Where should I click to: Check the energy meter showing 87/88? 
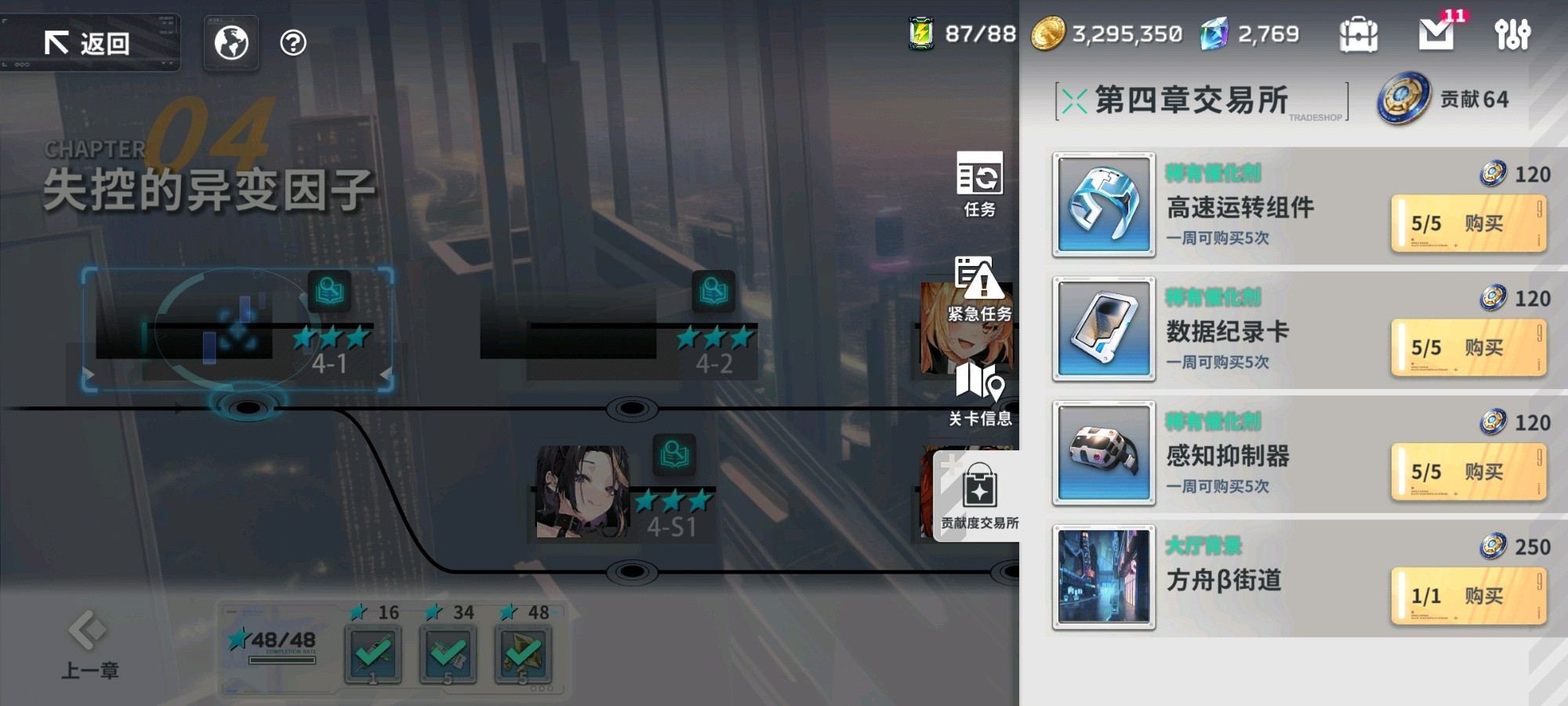point(956,33)
